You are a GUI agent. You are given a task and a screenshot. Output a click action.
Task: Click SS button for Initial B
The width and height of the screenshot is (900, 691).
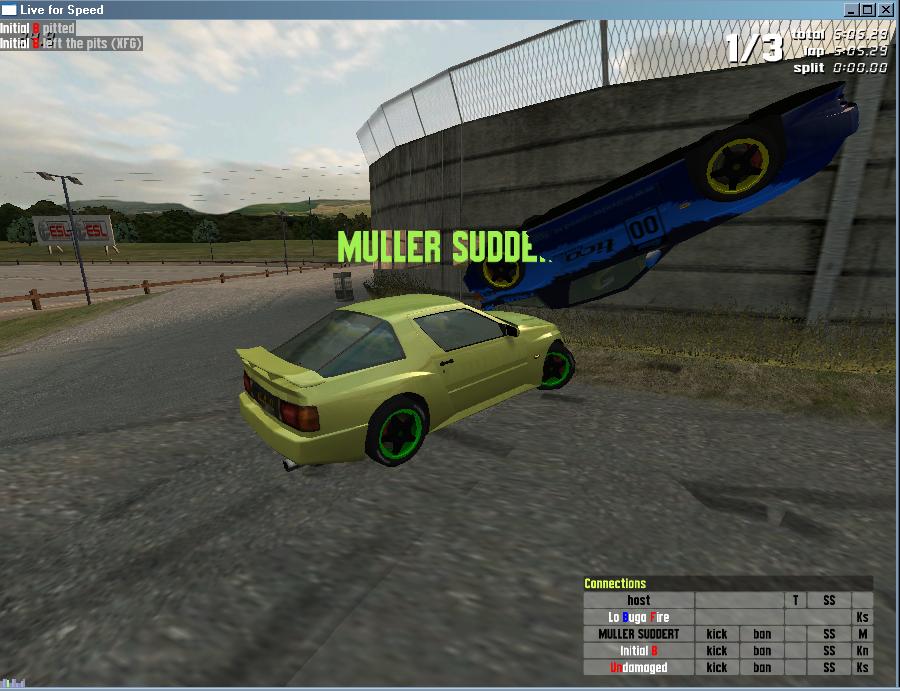[x=829, y=651]
